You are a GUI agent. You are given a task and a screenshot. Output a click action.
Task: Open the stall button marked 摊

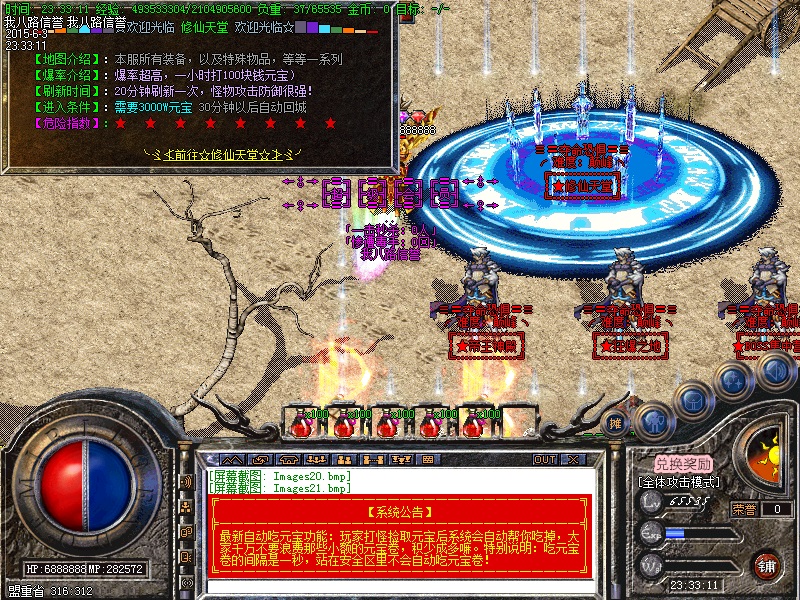pyautogui.click(x=616, y=422)
